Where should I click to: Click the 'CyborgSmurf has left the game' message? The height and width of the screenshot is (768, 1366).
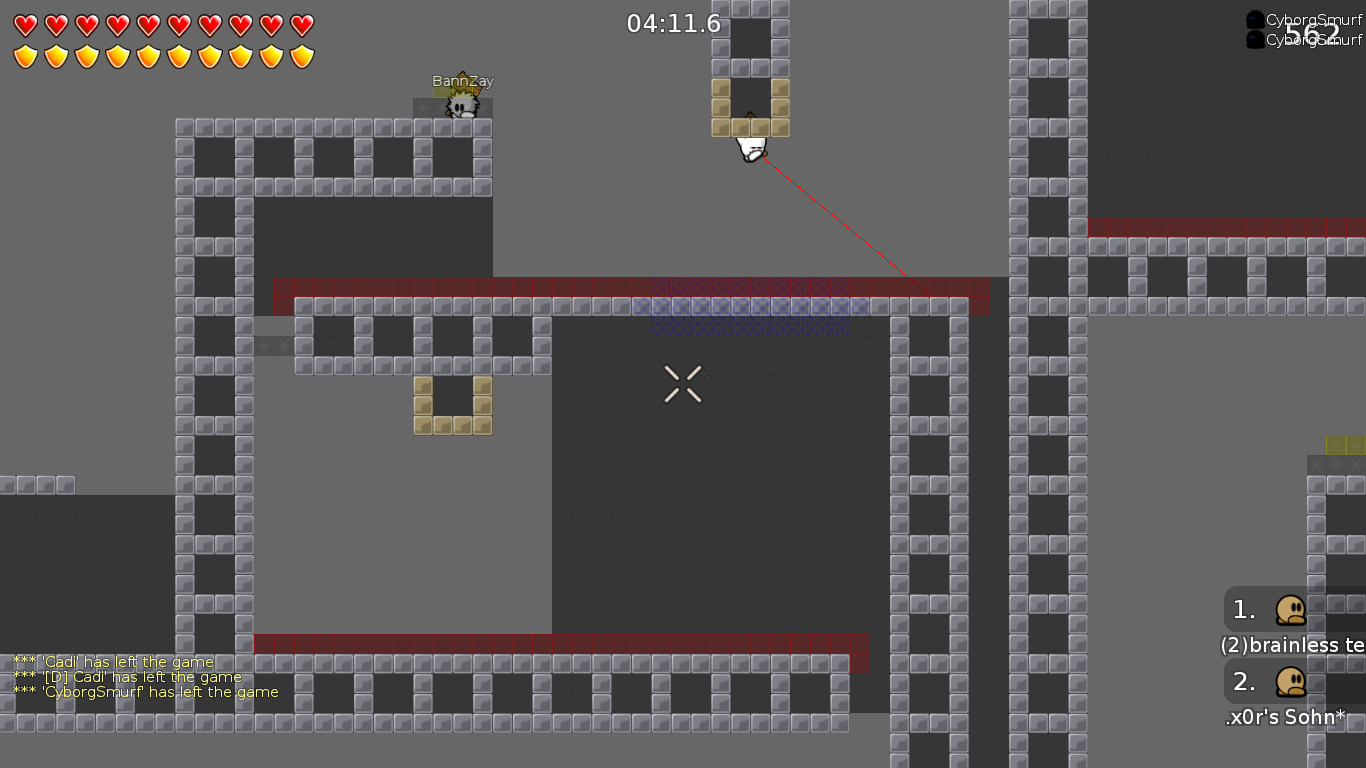click(x=144, y=692)
